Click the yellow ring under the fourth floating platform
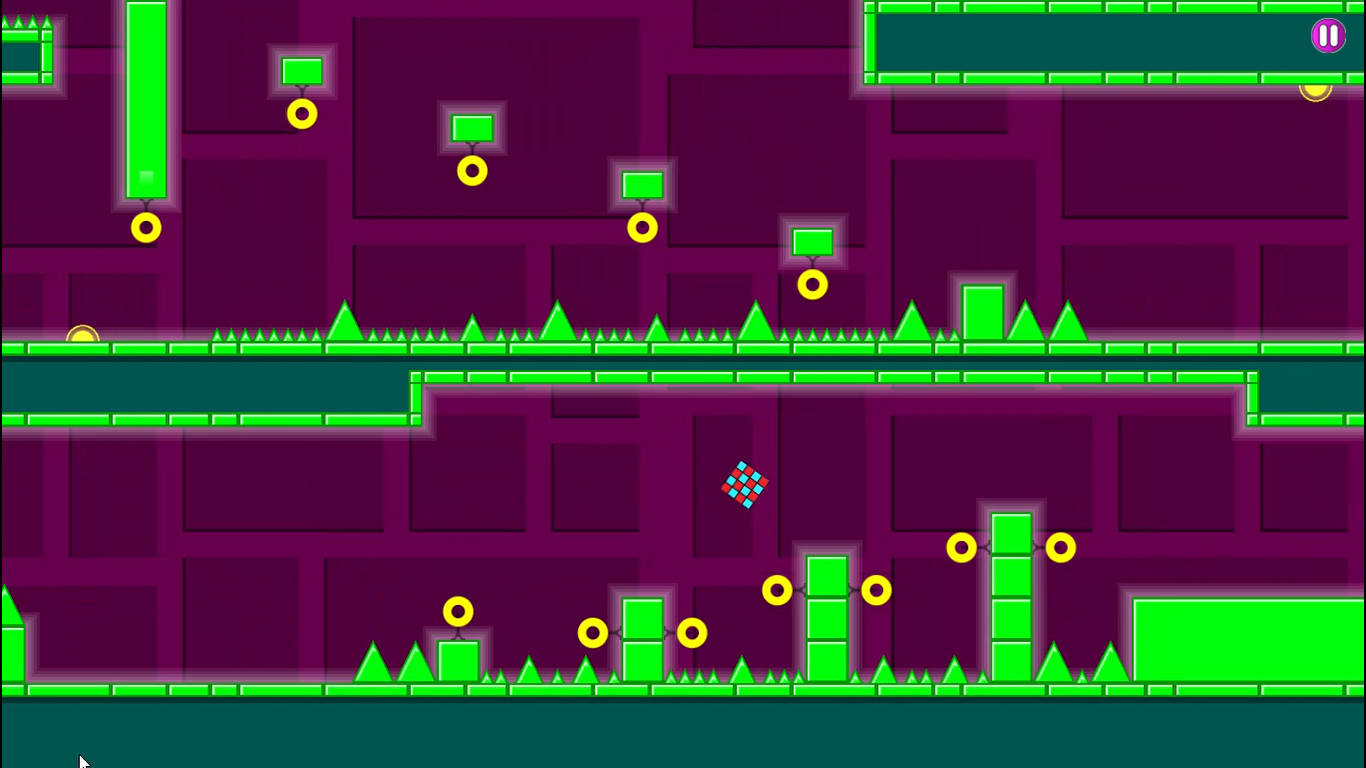 click(x=812, y=284)
